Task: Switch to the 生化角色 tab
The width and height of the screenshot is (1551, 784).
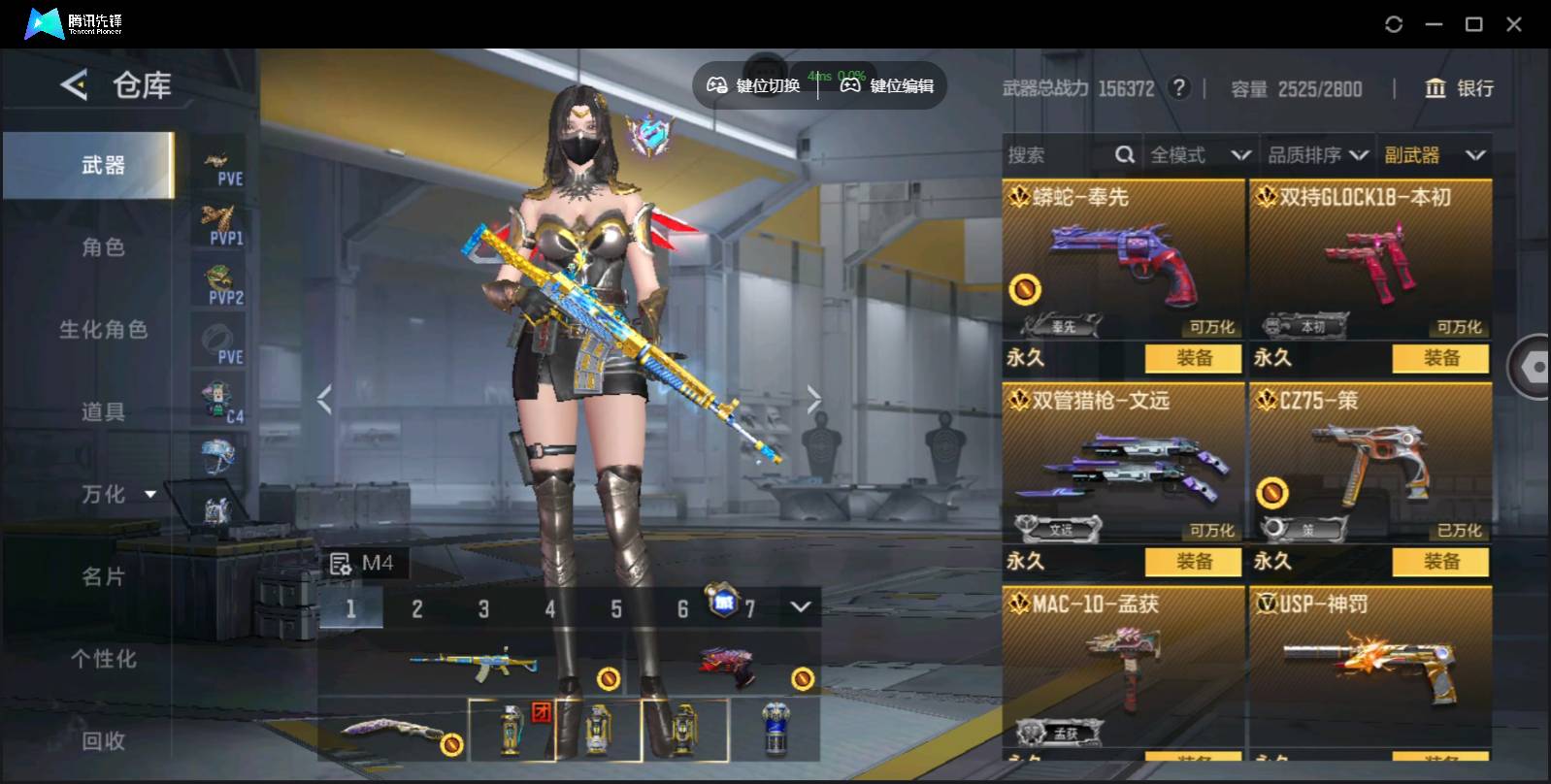Action: point(102,330)
